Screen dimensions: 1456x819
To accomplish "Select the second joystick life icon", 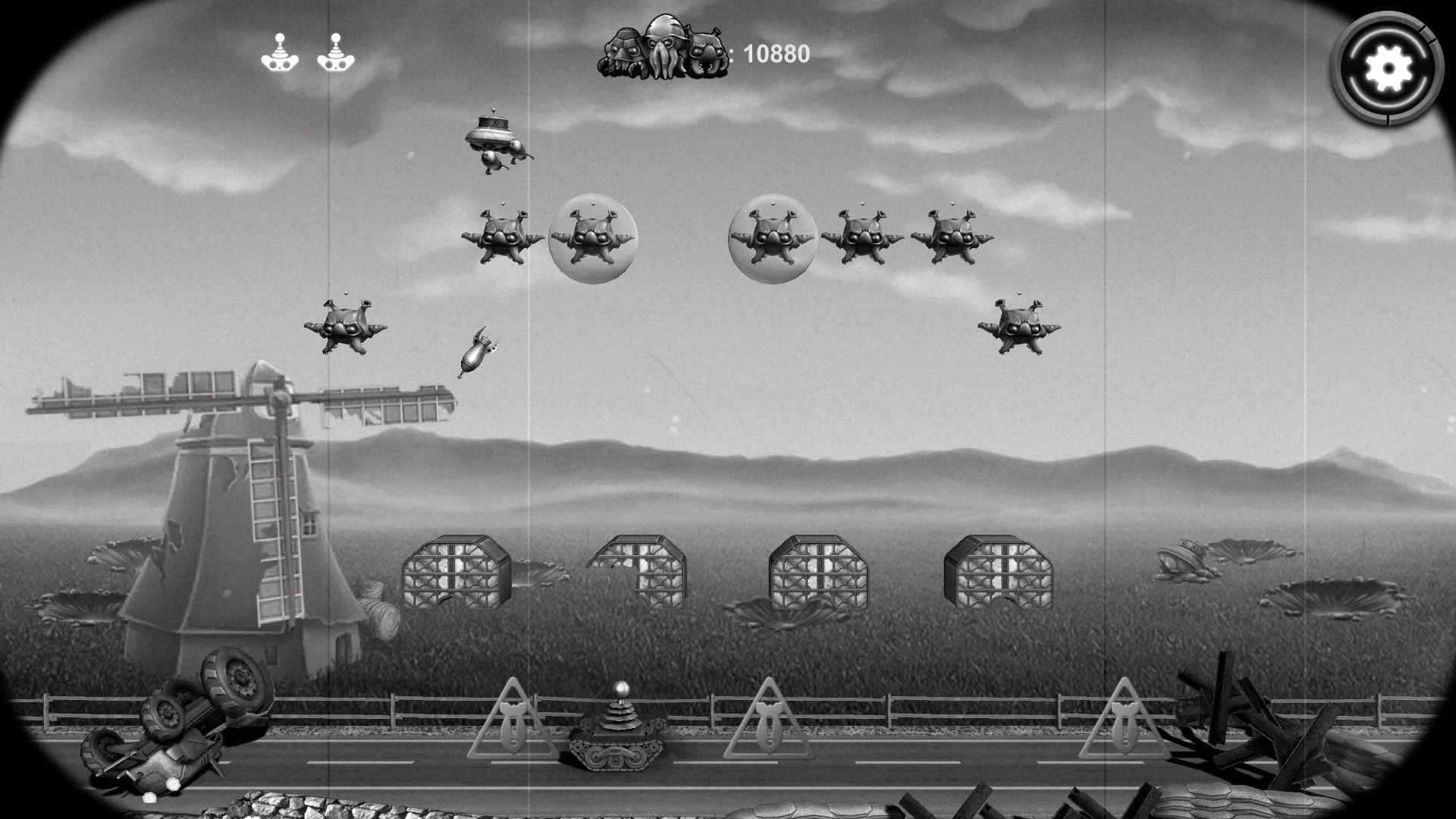I will point(336,55).
